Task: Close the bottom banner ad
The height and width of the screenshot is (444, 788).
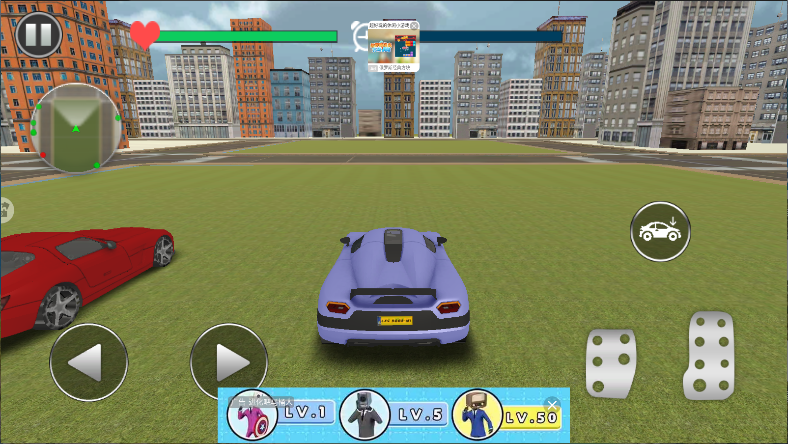Action: 551,404
